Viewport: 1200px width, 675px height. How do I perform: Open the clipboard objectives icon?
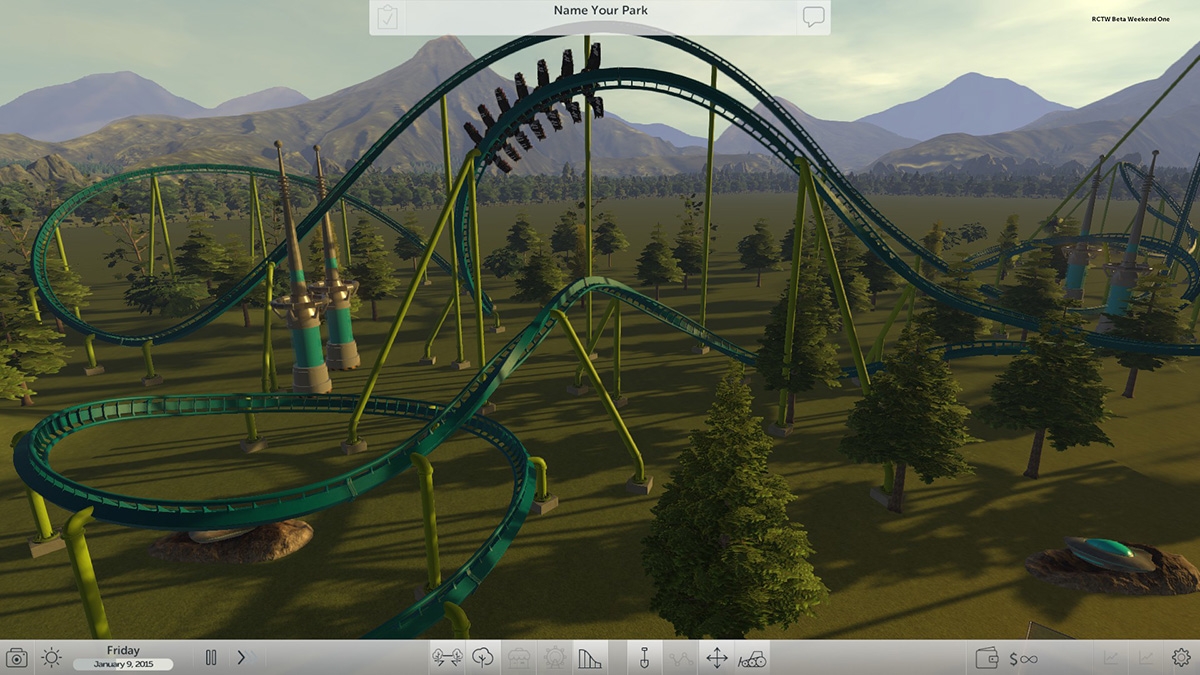click(x=387, y=18)
